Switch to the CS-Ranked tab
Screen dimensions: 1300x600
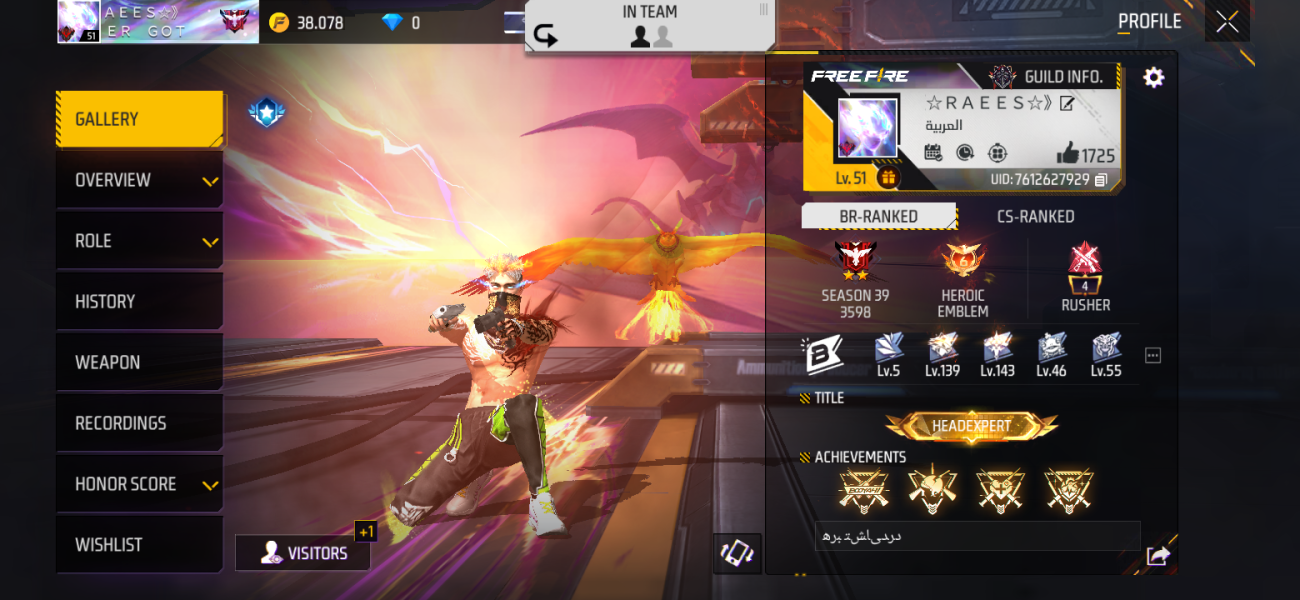pyautogui.click(x=1035, y=217)
